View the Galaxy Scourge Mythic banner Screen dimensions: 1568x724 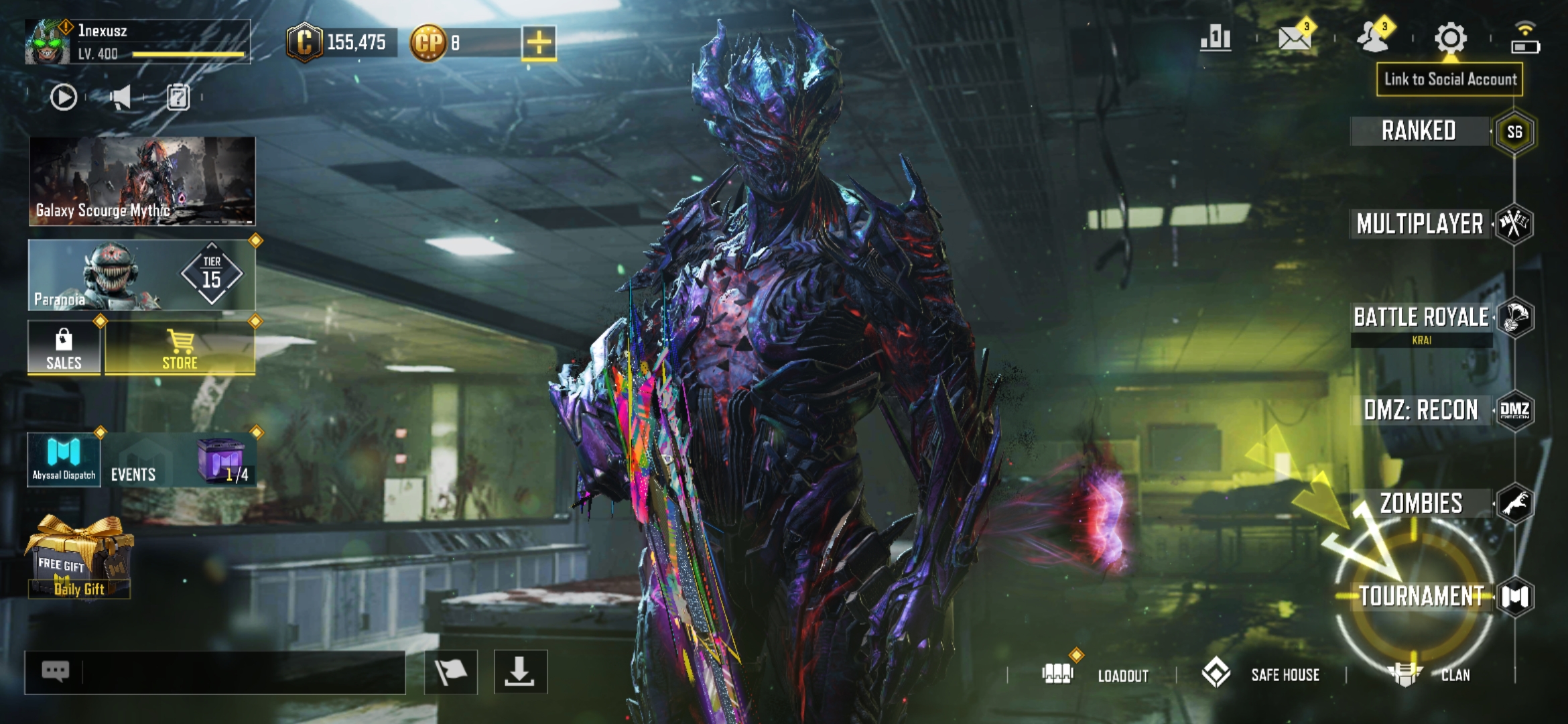click(x=142, y=181)
